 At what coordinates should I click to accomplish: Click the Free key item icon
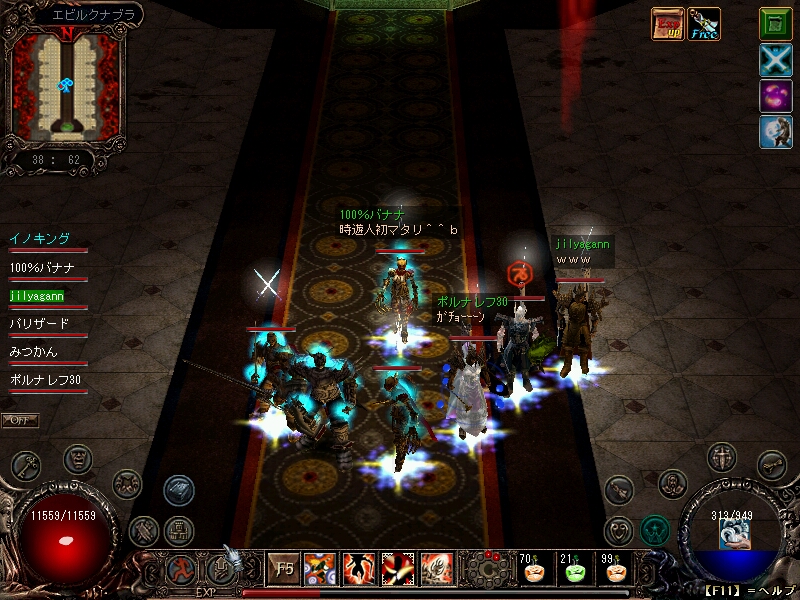click(704, 24)
